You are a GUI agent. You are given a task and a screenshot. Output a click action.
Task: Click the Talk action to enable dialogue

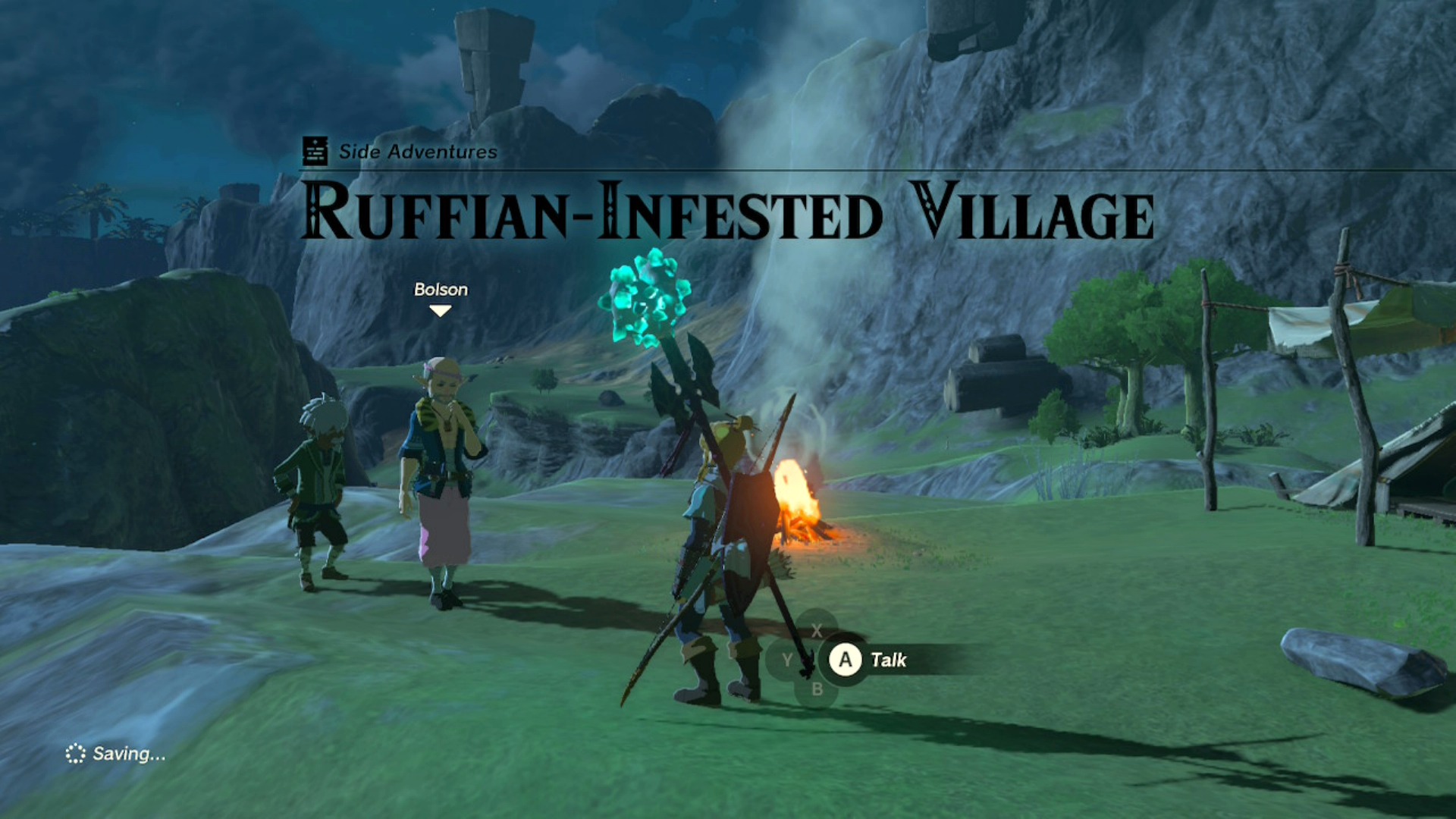point(843,659)
